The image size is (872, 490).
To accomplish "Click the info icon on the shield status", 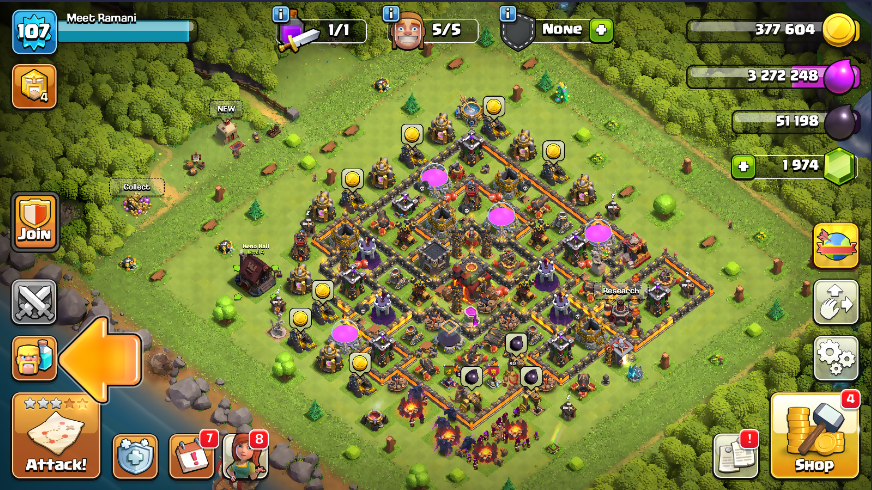I will point(508,14).
